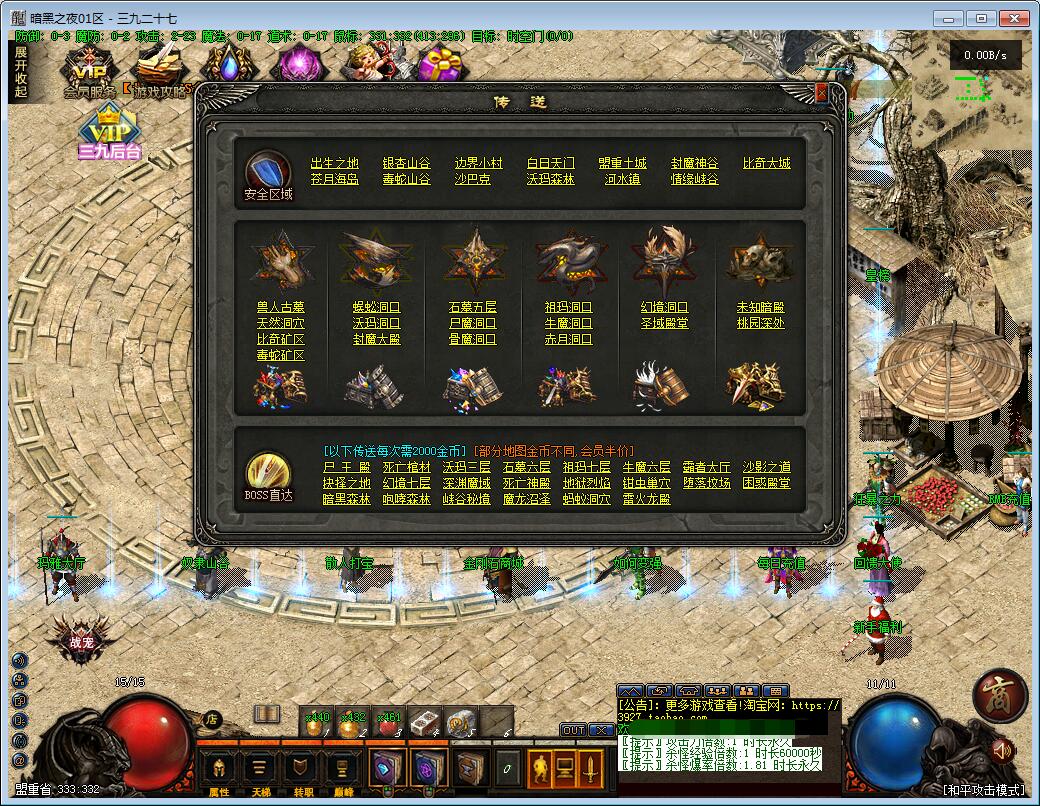This screenshot has height=806, width=1040.
Task: Teleport to boss map 尸王殿
Action: click(x=346, y=467)
